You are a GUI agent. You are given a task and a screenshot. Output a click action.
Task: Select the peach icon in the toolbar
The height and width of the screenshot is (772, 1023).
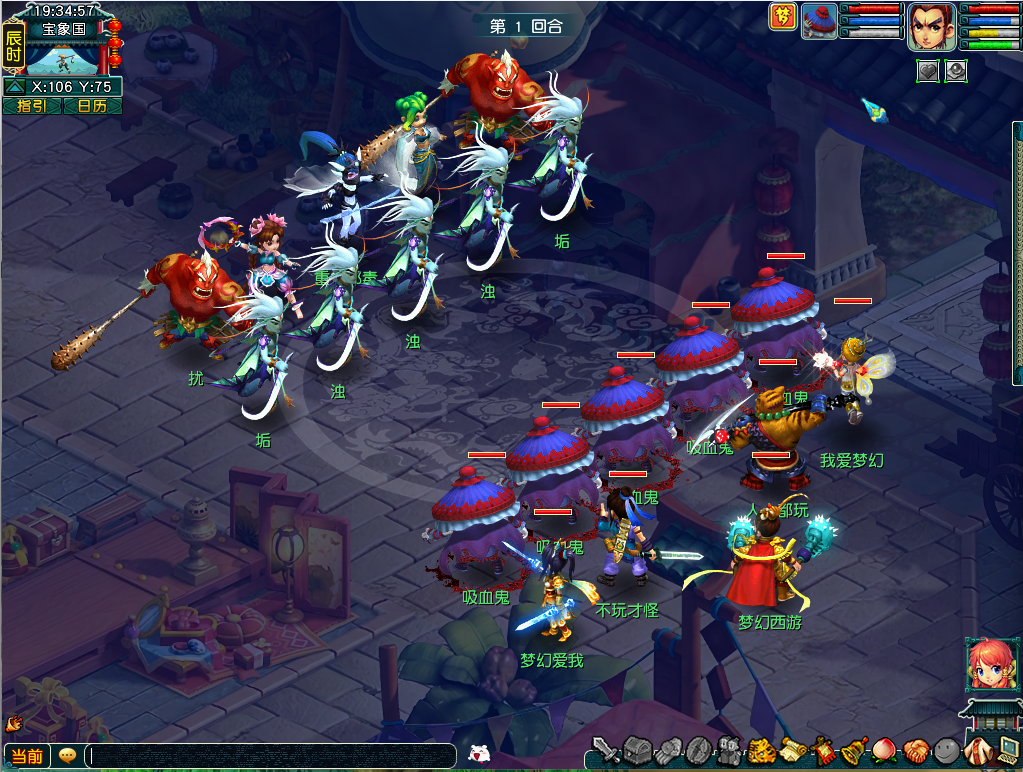pos(884,750)
